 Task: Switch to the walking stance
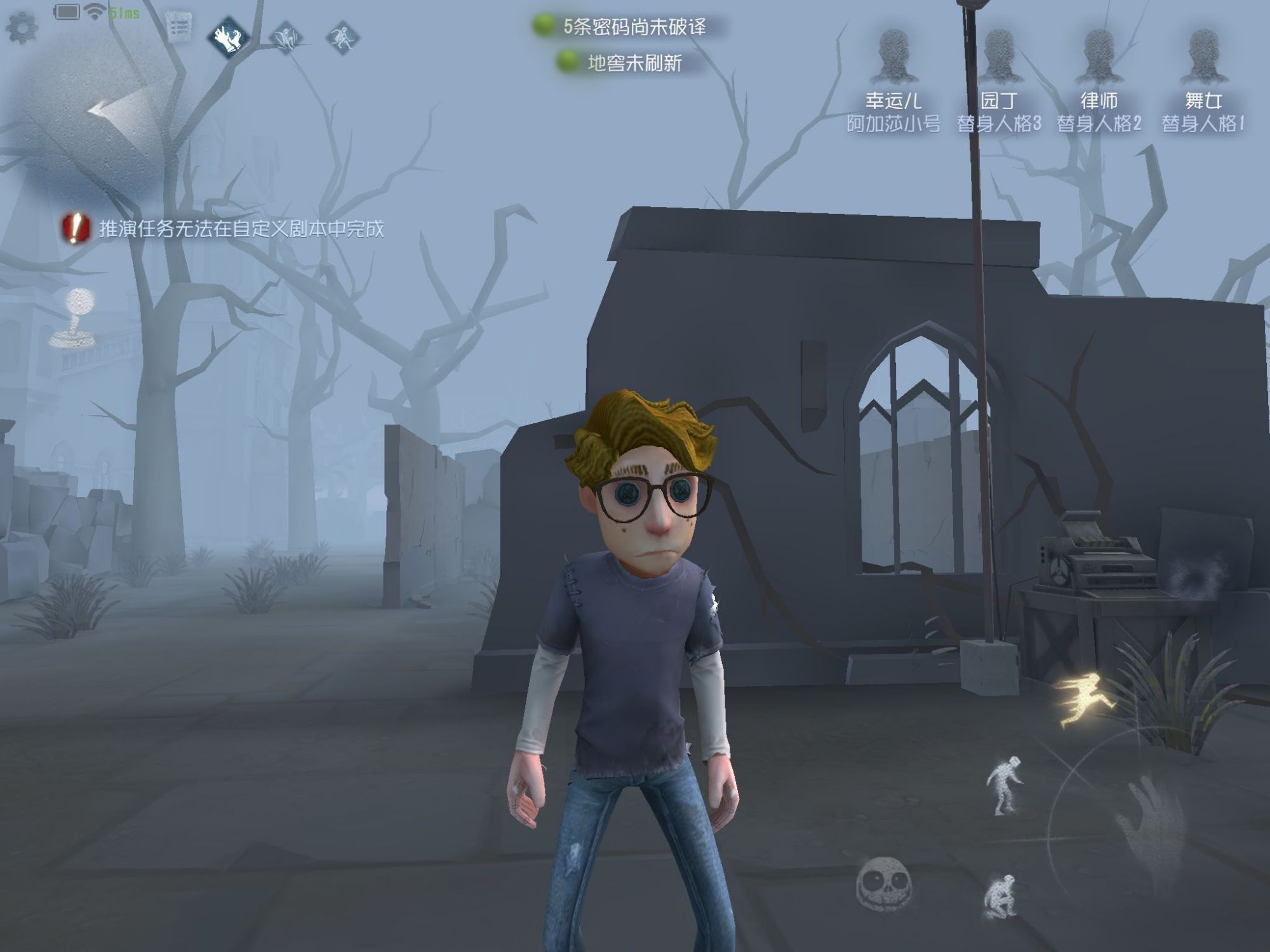point(1005,785)
